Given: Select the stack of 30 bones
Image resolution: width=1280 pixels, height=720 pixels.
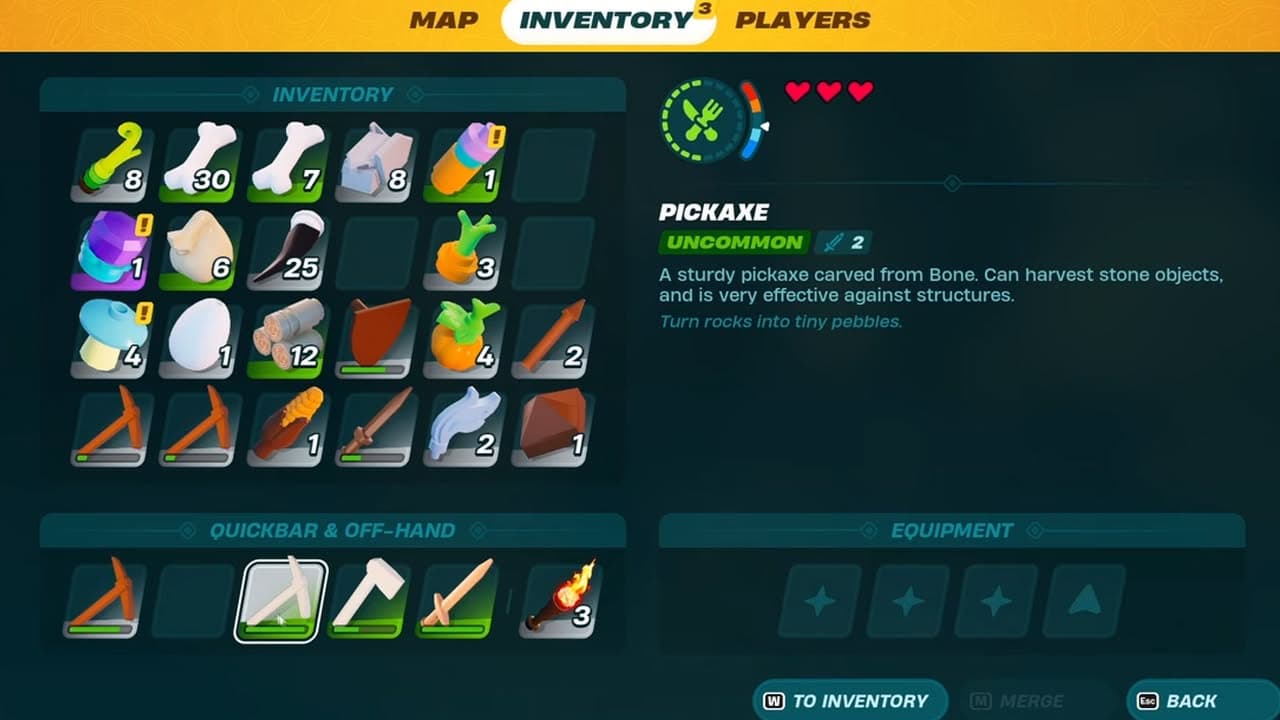Looking at the screenshot, I should coord(200,163).
